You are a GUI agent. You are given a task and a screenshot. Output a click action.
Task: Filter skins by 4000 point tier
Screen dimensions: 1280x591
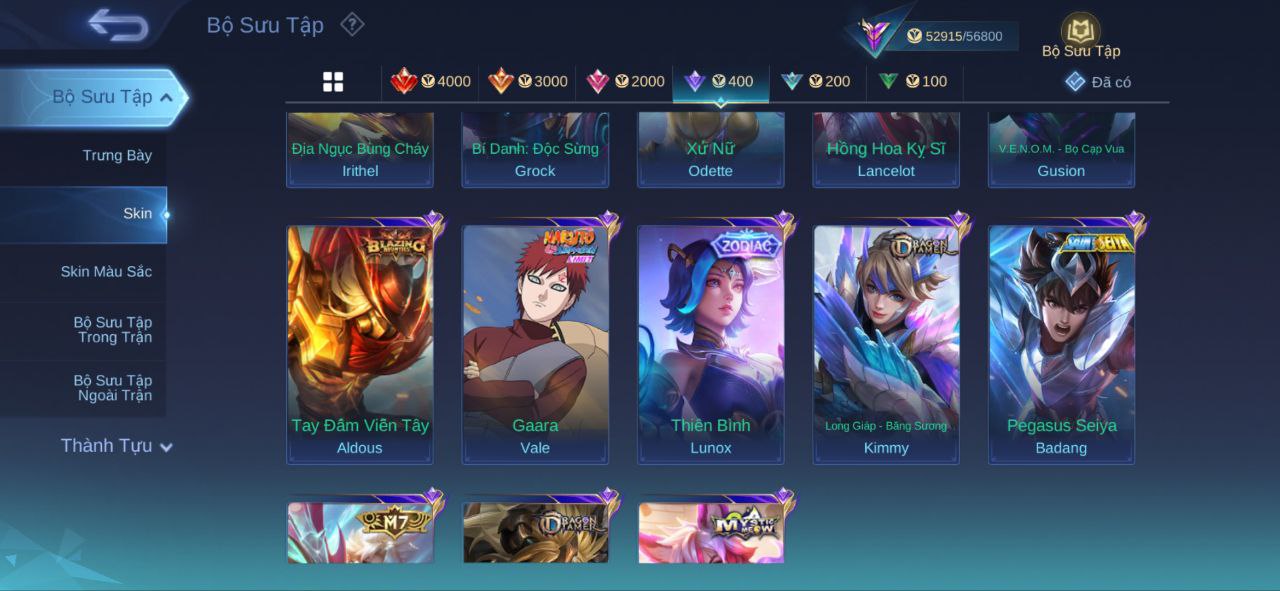[x=431, y=82]
